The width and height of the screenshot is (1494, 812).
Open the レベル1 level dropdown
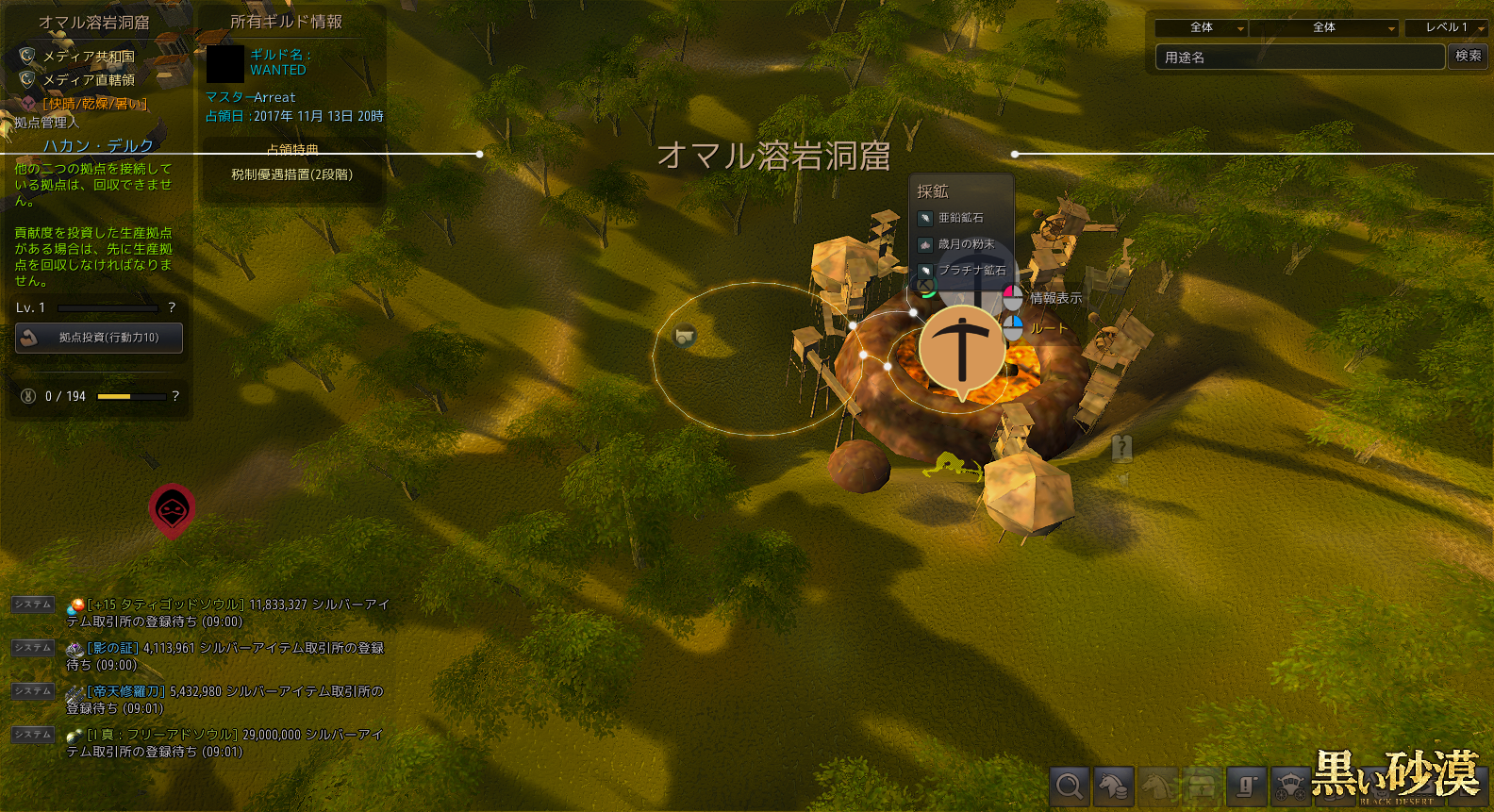point(1445,28)
